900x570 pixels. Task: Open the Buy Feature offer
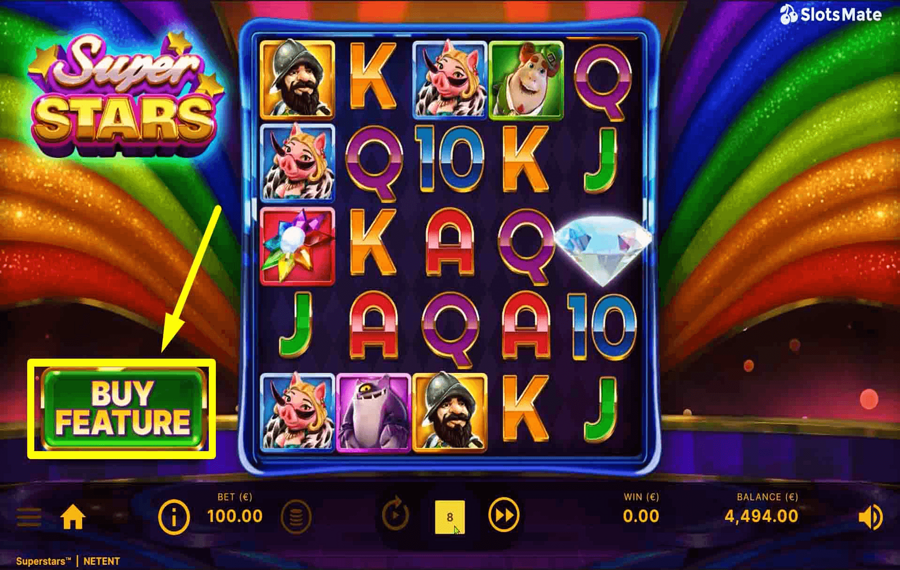(x=122, y=408)
